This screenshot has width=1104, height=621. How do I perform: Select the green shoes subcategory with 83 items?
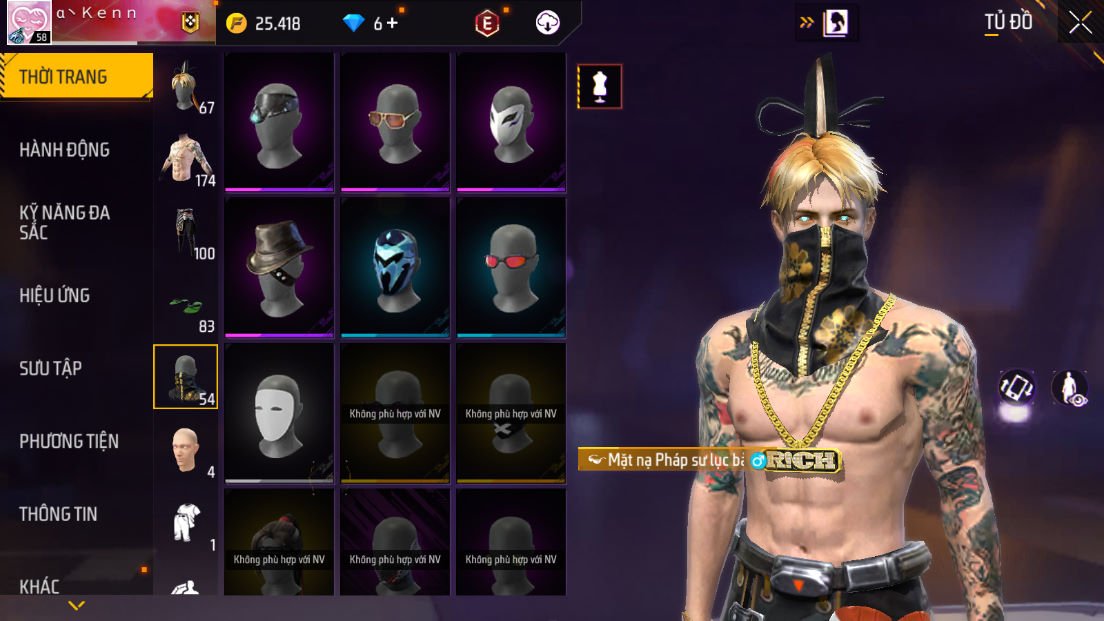[186, 305]
